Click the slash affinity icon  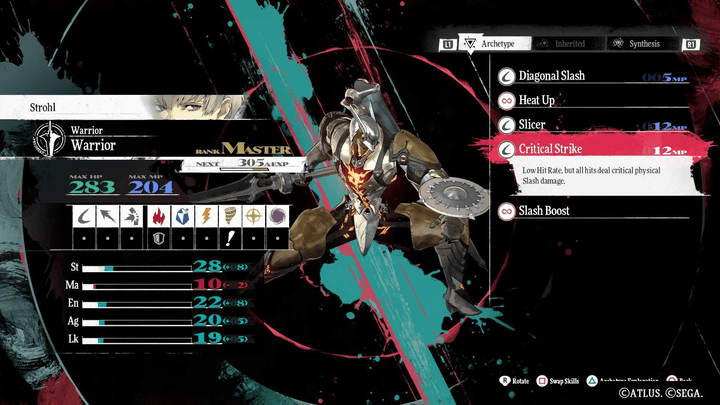tap(85, 217)
